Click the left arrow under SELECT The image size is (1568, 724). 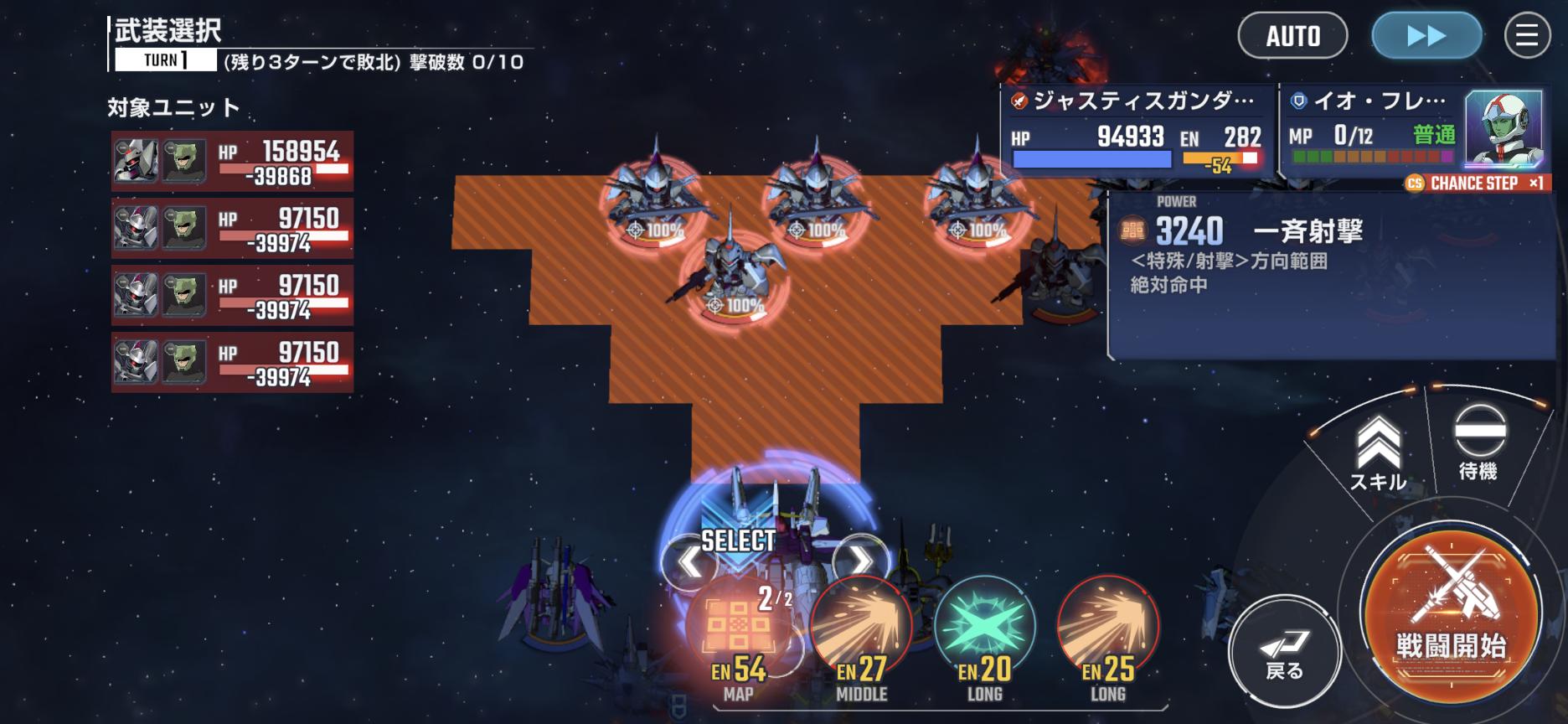(689, 562)
